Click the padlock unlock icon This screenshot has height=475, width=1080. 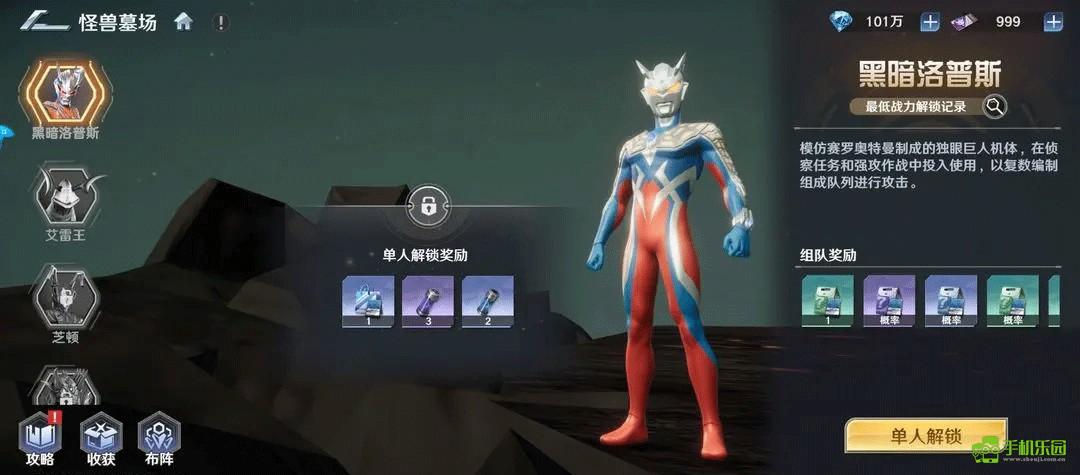pyautogui.click(x=427, y=207)
